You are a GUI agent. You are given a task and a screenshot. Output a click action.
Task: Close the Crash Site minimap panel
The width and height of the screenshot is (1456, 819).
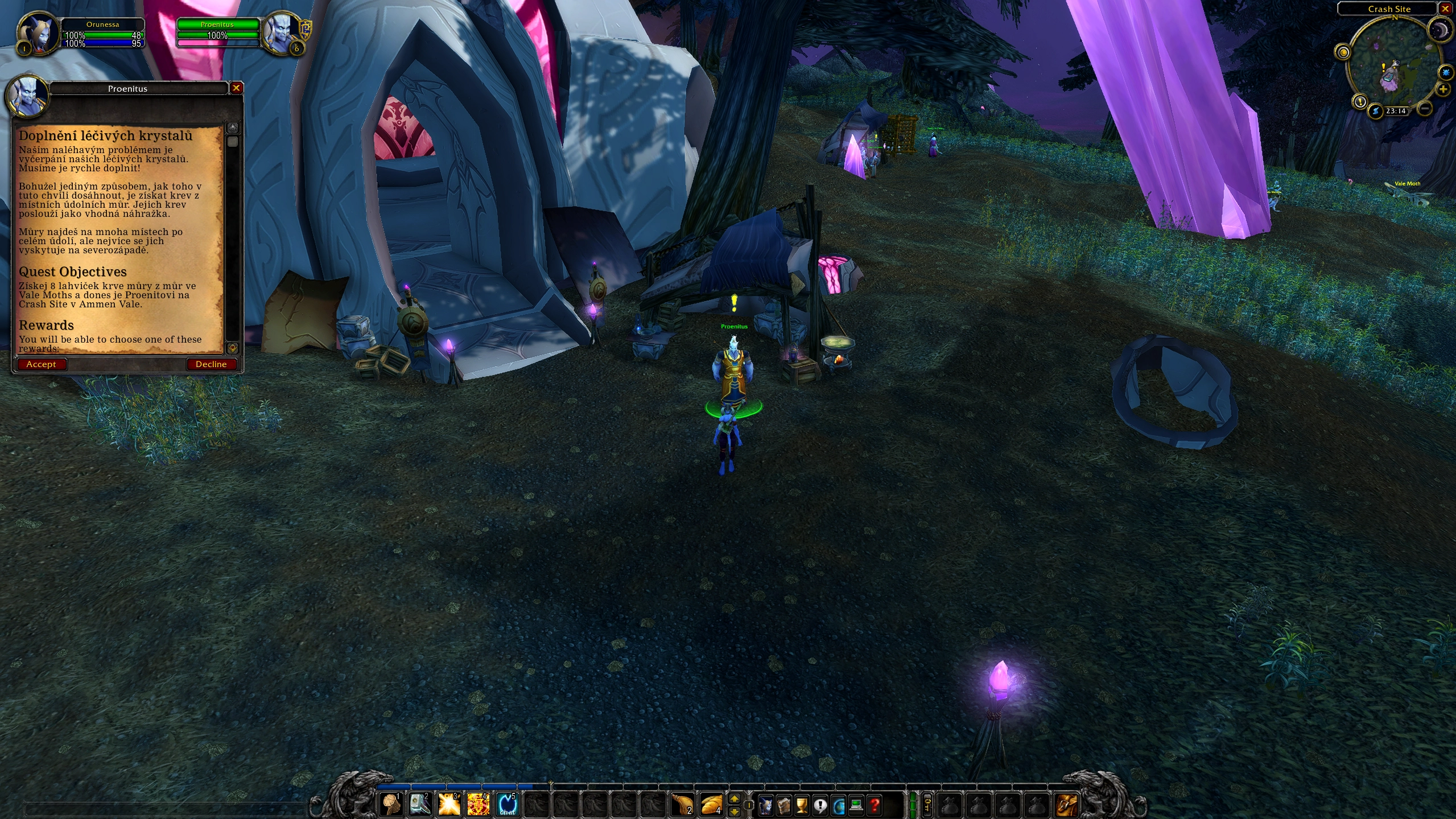coord(1445,9)
